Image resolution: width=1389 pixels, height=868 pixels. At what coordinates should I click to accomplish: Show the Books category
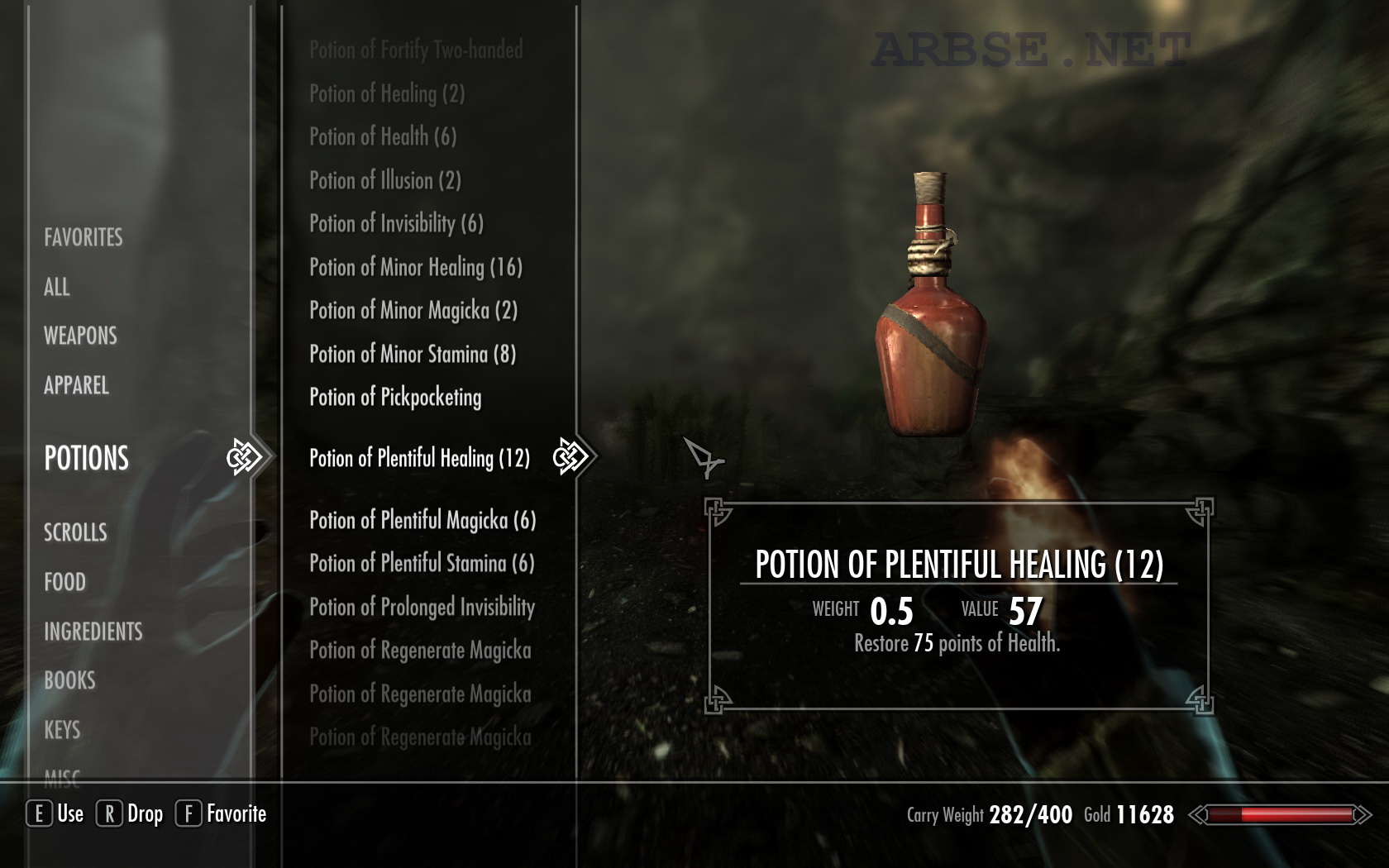pyautogui.click(x=69, y=680)
